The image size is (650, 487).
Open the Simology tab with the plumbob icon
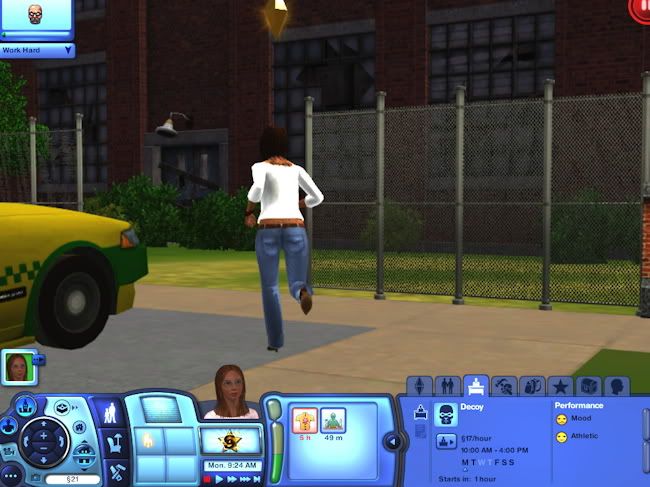click(x=420, y=385)
